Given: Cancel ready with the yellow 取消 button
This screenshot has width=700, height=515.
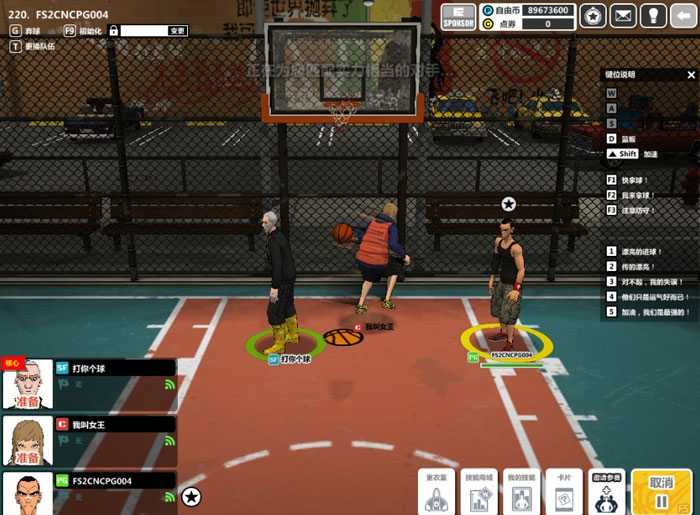Looking at the screenshot, I should click(660, 491).
